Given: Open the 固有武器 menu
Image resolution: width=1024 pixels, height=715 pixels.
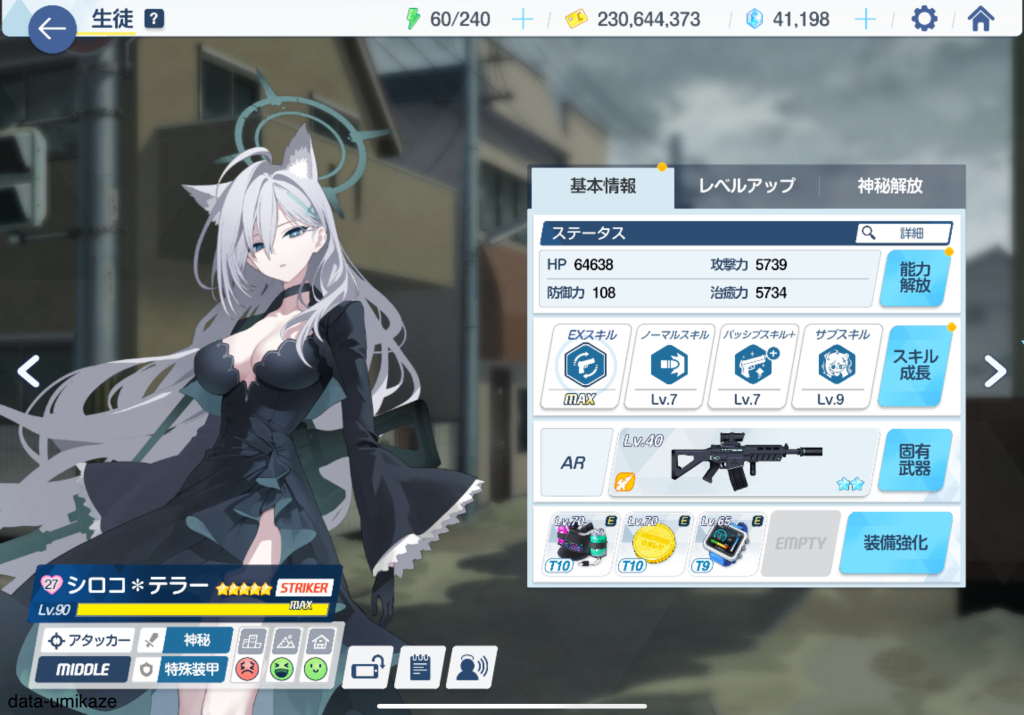Looking at the screenshot, I should tap(914, 461).
